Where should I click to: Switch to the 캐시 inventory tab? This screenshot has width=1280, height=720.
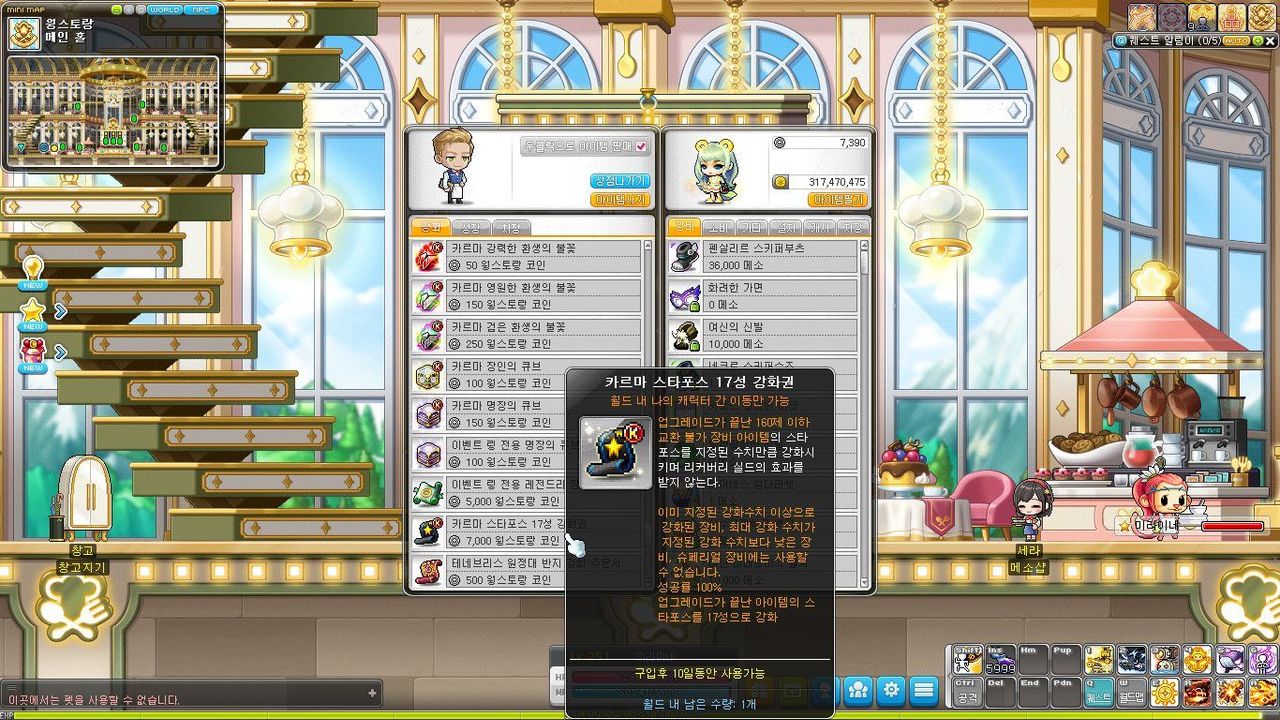pyautogui.click(x=819, y=227)
